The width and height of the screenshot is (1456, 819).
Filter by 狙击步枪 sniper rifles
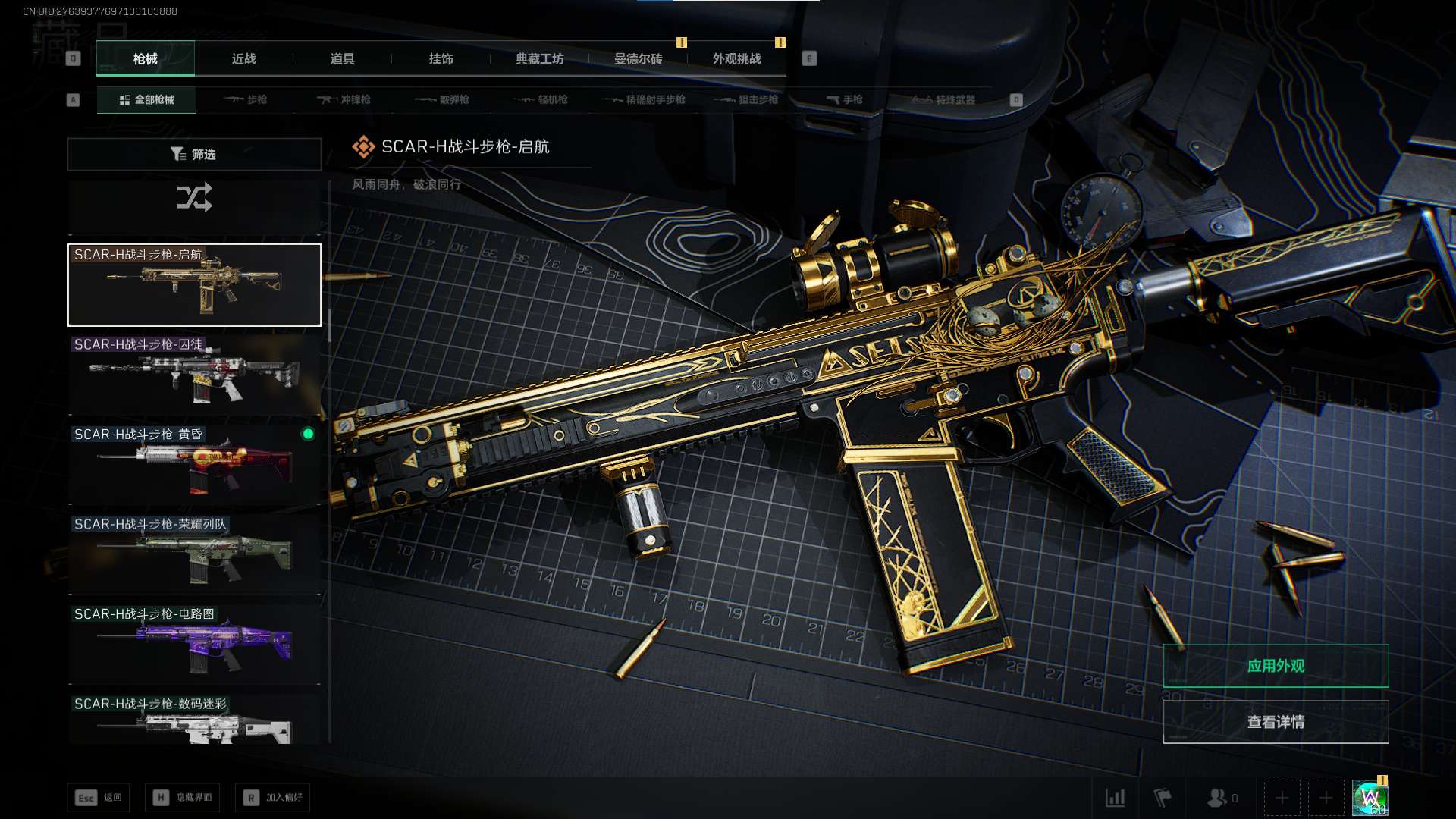(x=747, y=99)
